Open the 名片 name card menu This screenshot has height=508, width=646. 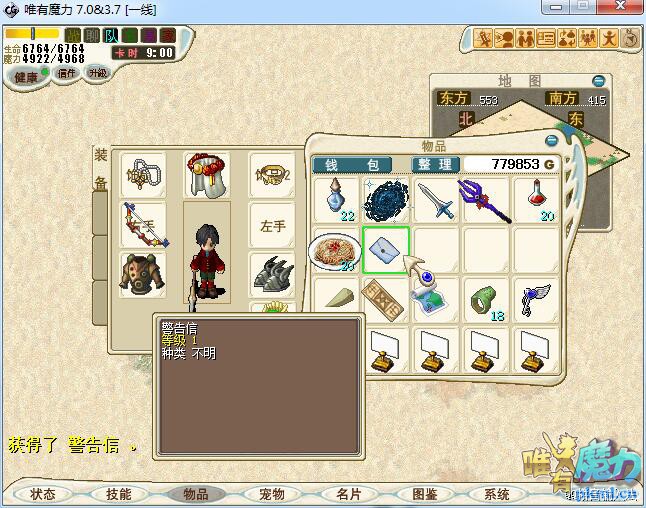tap(348, 494)
